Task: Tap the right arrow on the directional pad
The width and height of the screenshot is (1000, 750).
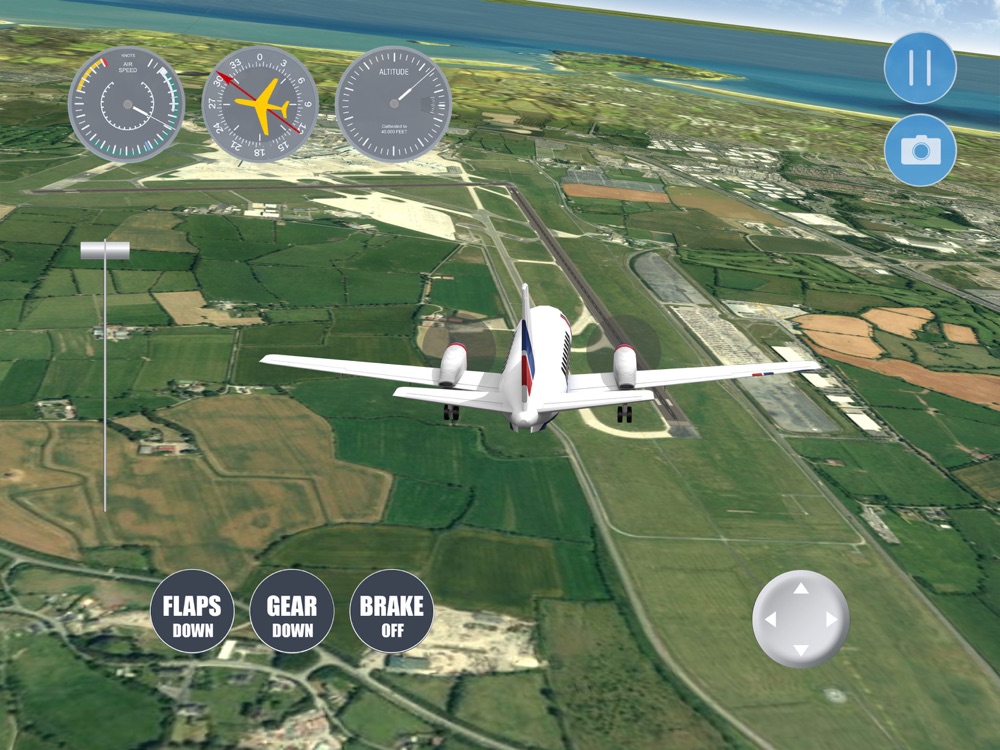Action: pos(831,620)
